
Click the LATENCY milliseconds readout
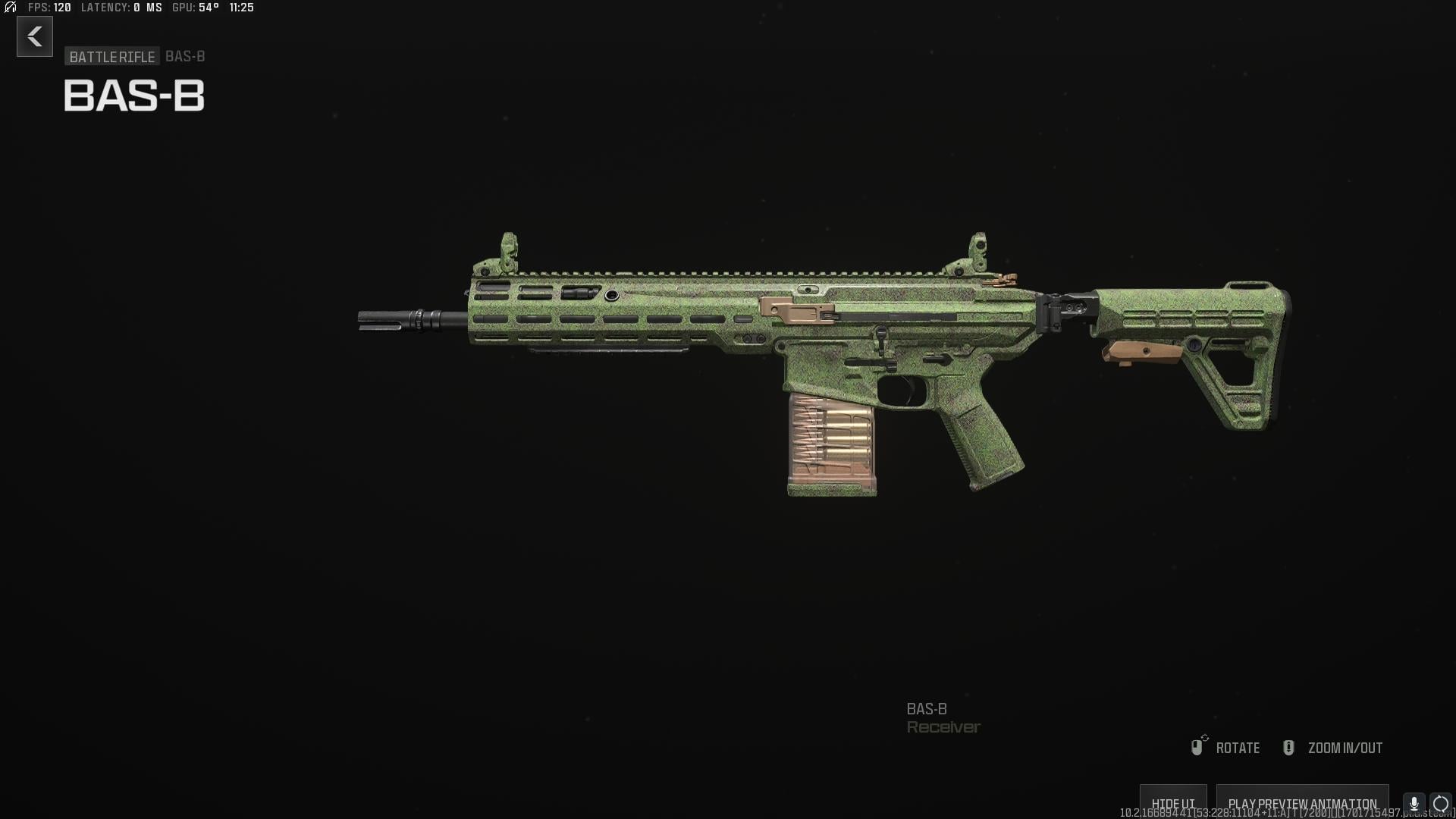tap(121, 8)
